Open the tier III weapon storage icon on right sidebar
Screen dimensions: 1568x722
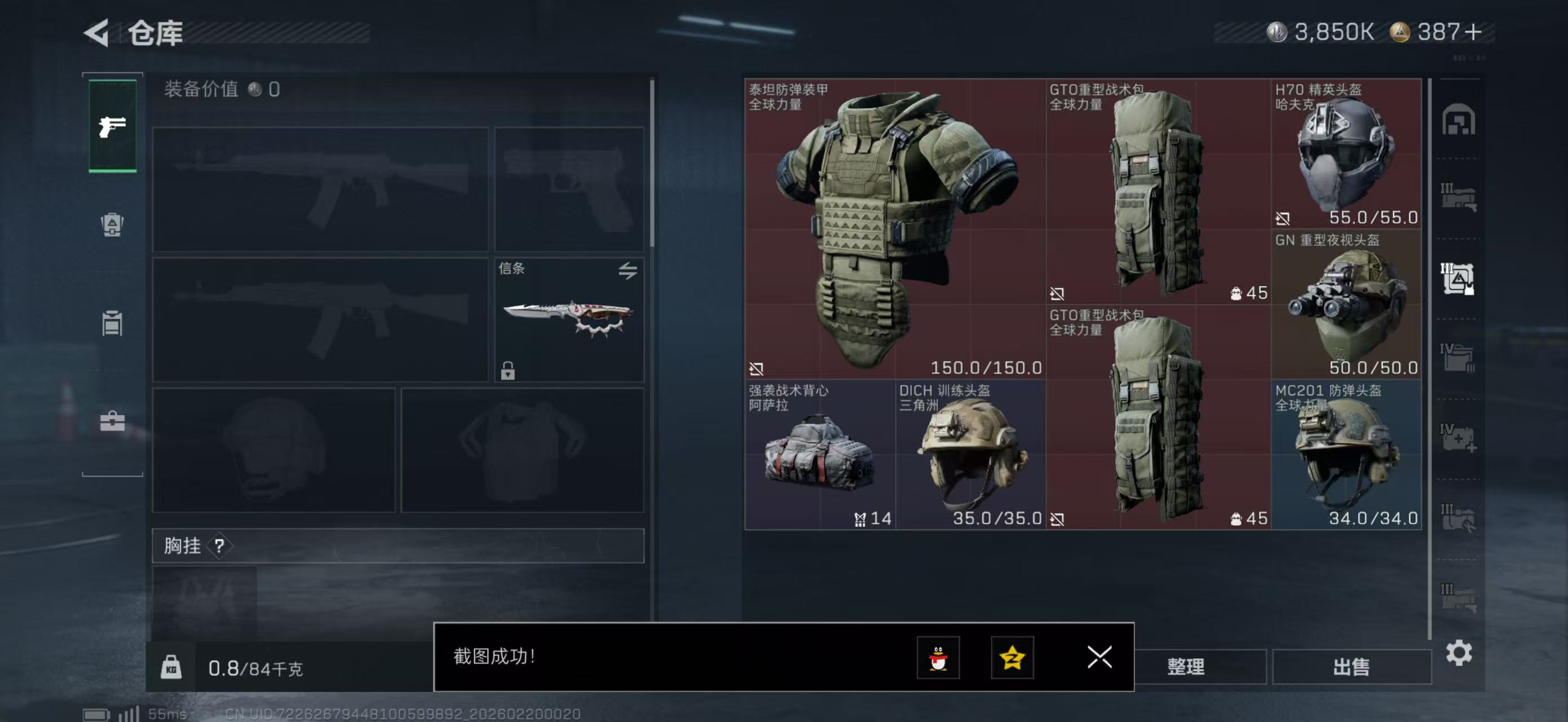1459,196
